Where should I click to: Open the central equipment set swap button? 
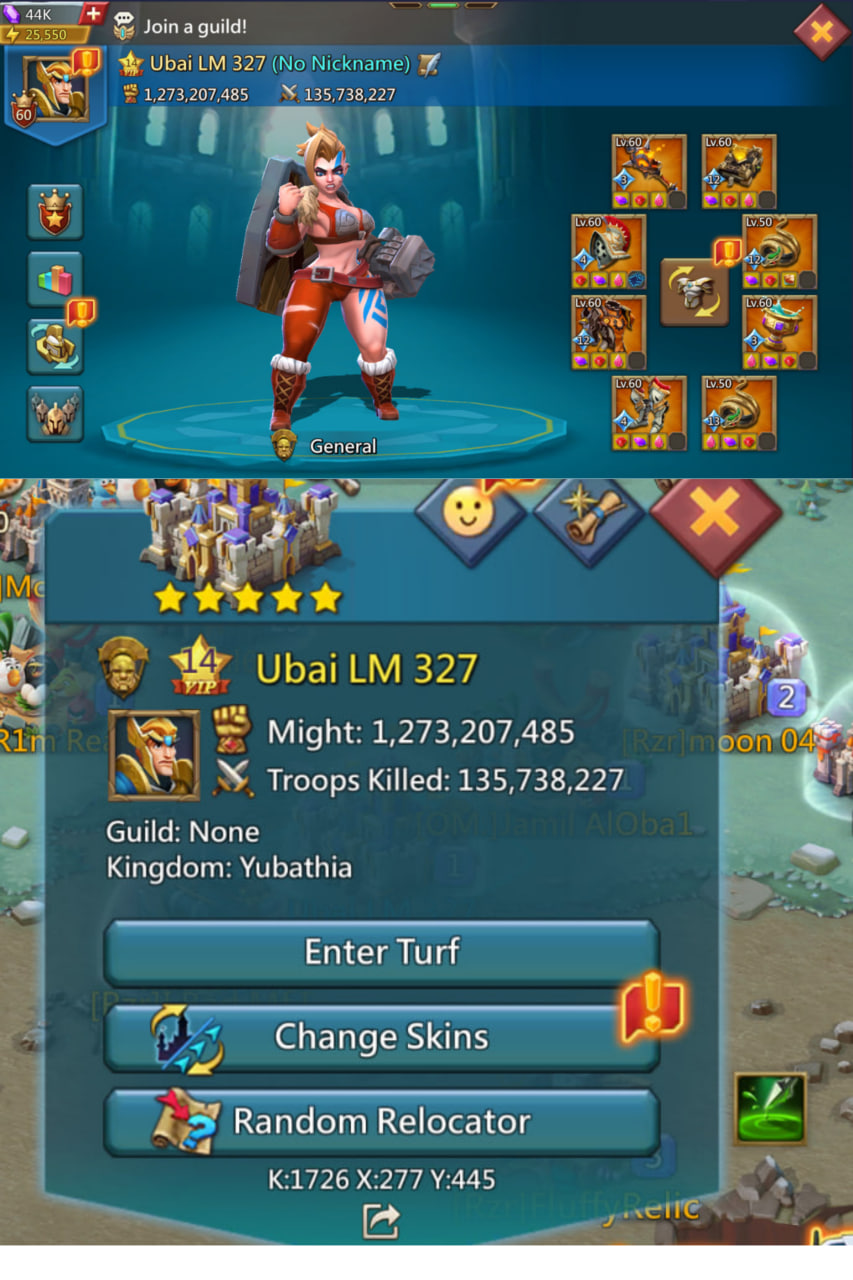point(694,292)
